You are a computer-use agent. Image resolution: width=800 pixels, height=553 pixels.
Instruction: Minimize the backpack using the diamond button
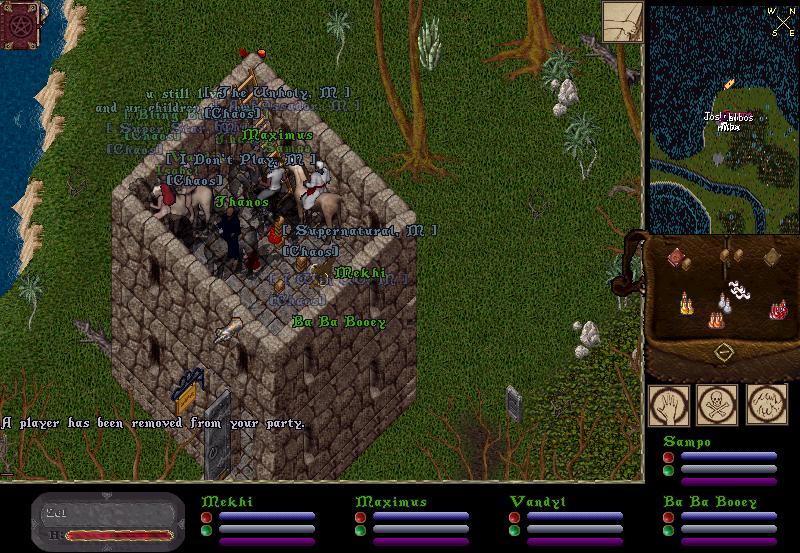(722, 353)
